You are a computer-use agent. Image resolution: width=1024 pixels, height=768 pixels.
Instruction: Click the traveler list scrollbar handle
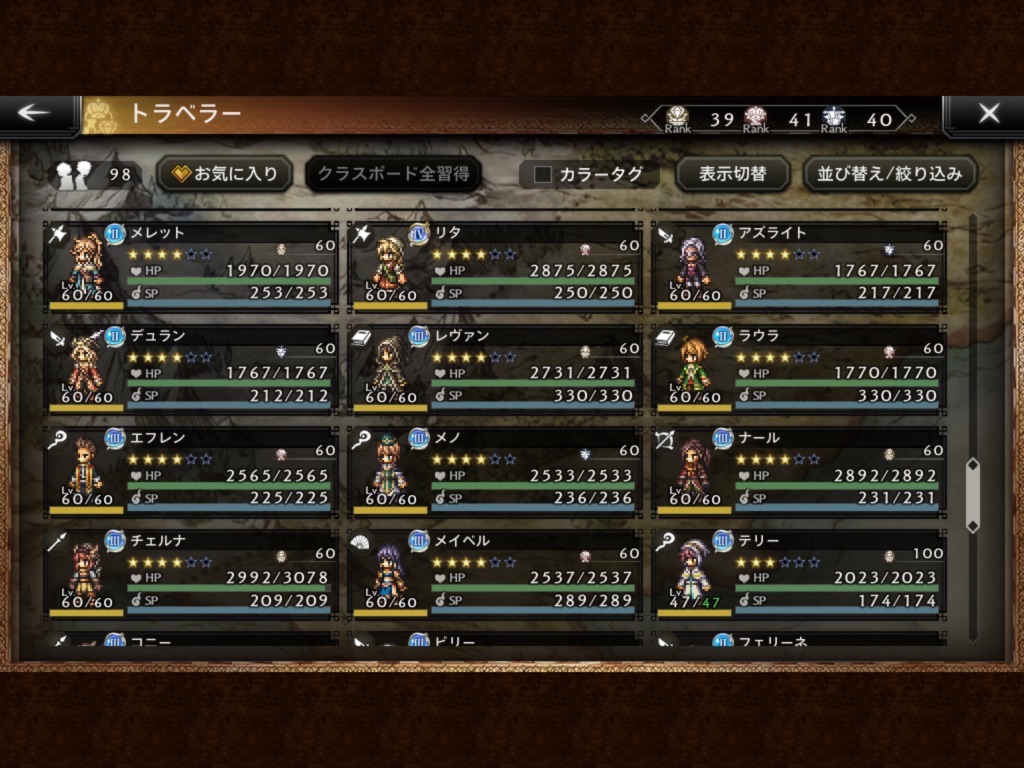click(x=971, y=496)
